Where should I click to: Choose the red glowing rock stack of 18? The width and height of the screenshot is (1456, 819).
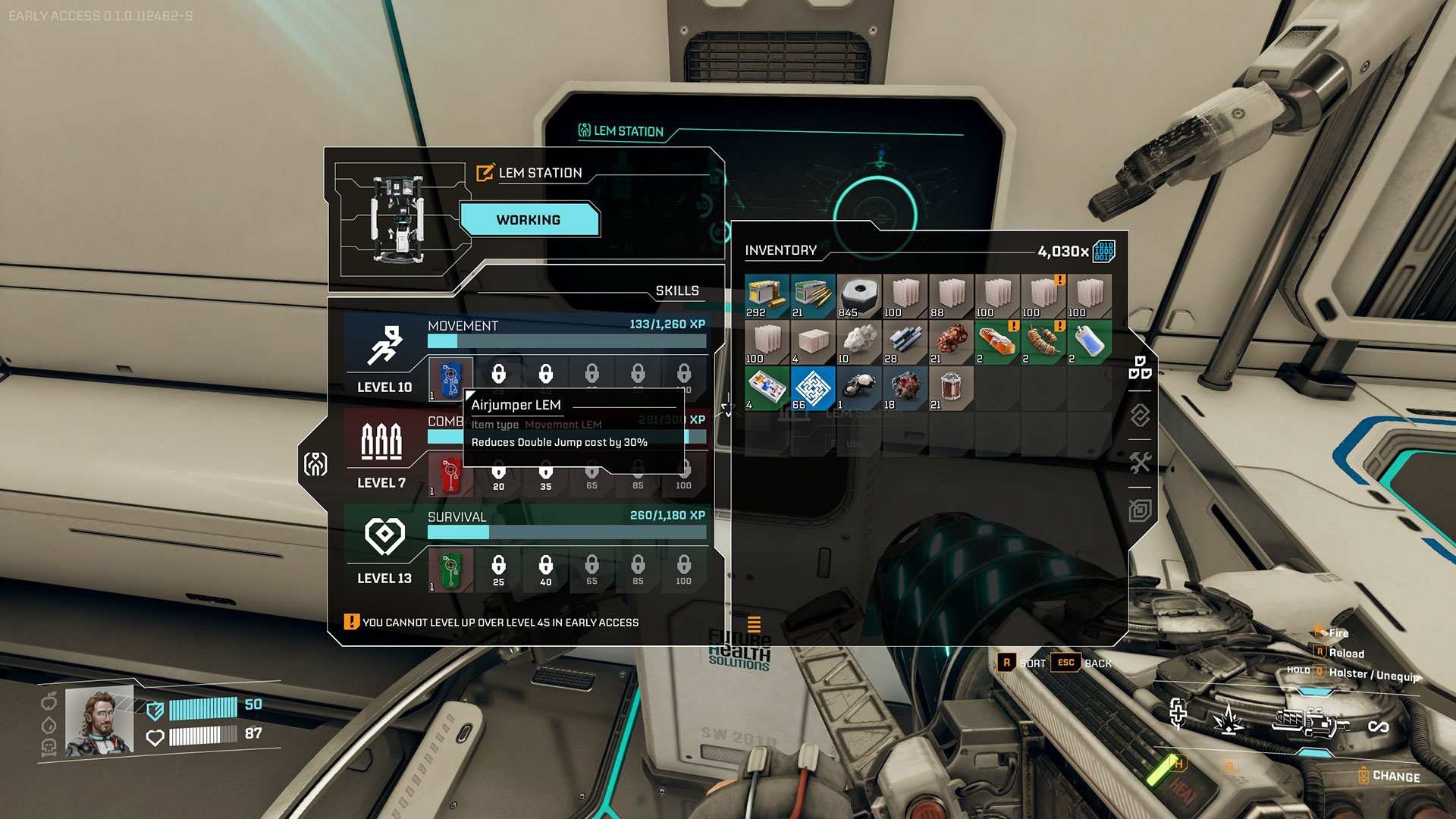[x=905, y=388]
